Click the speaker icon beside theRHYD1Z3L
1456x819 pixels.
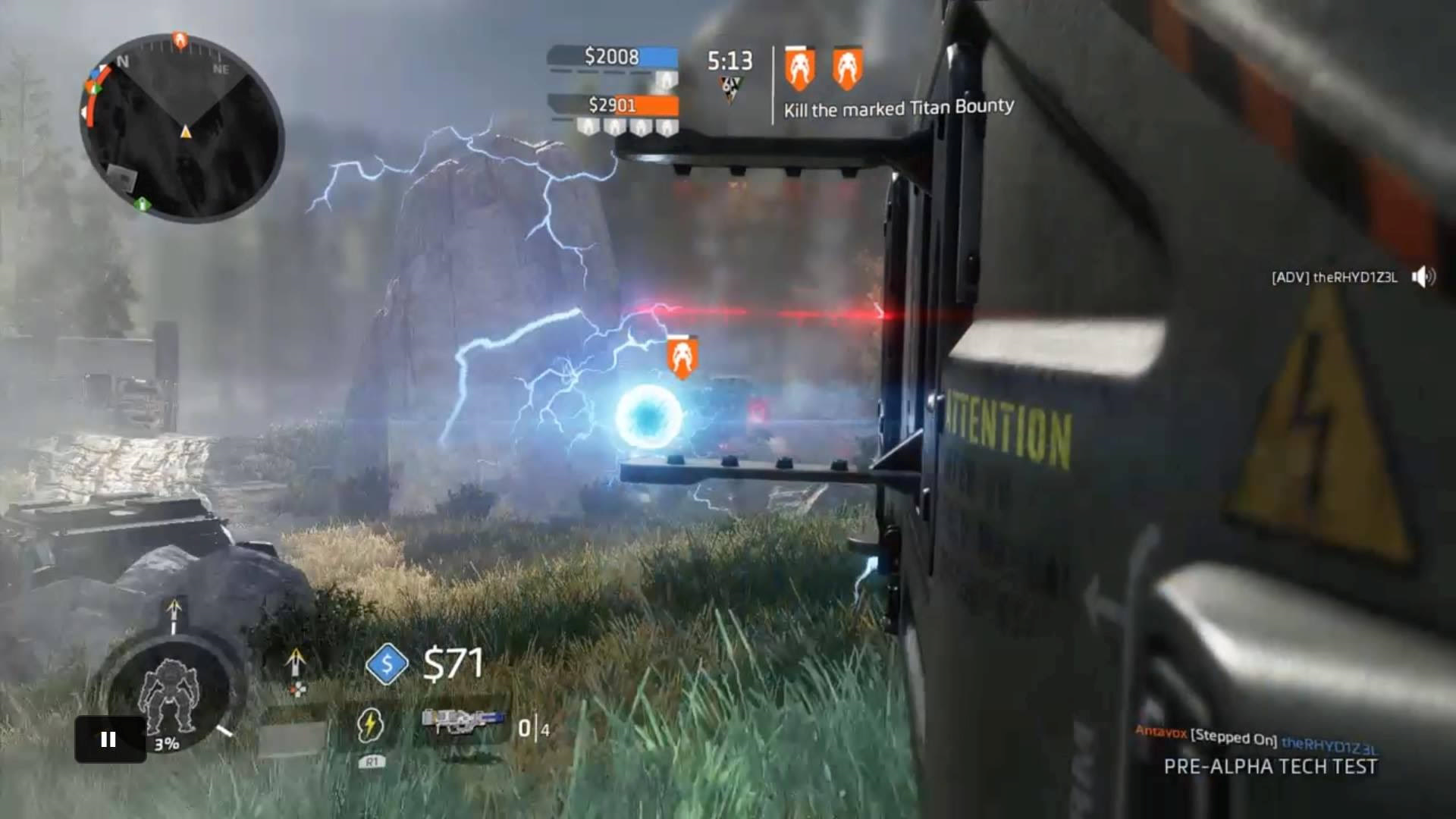point(1423,277)
